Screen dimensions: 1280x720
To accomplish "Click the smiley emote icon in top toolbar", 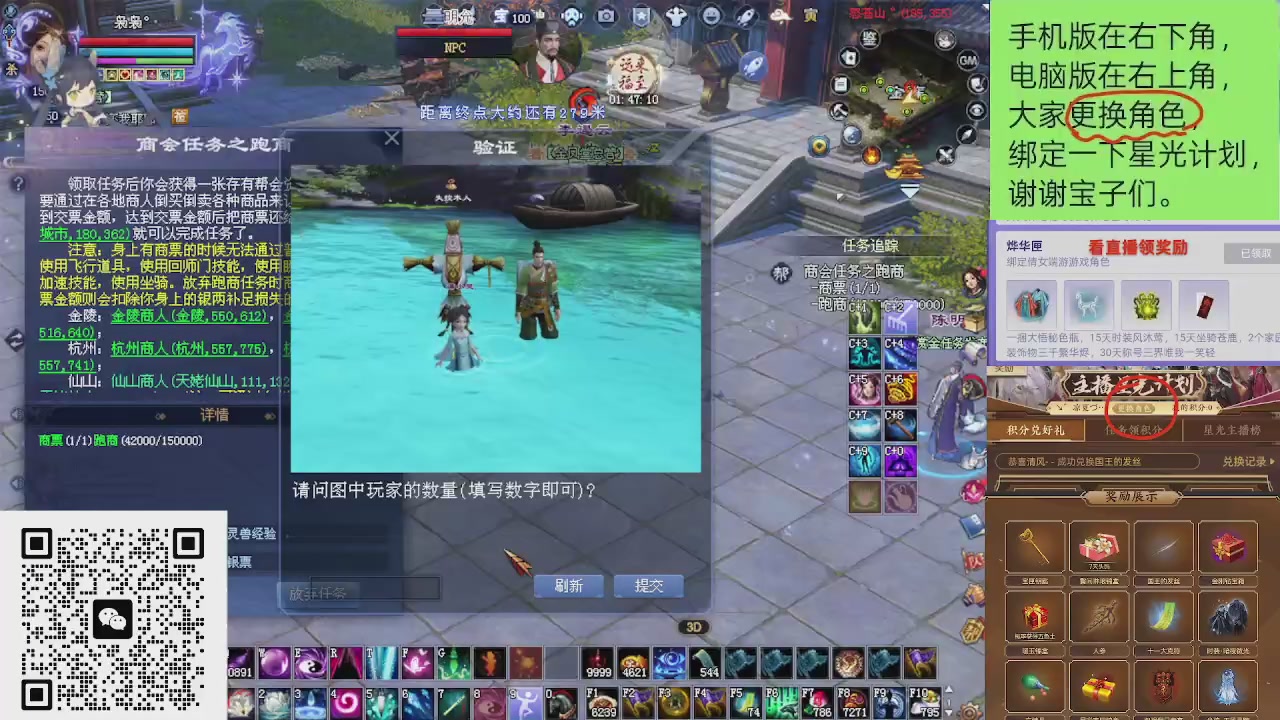I will (711, 15).
